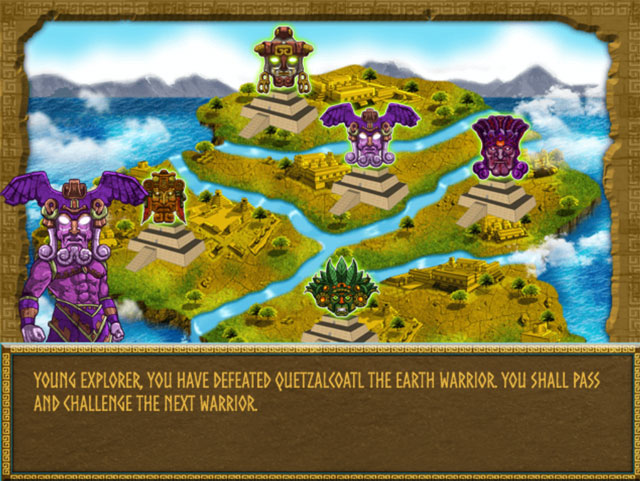Select the small orange totem mask on its pyramid
Image resolution: width=640 pixels, height=481 pixels.
click(163, 197)
